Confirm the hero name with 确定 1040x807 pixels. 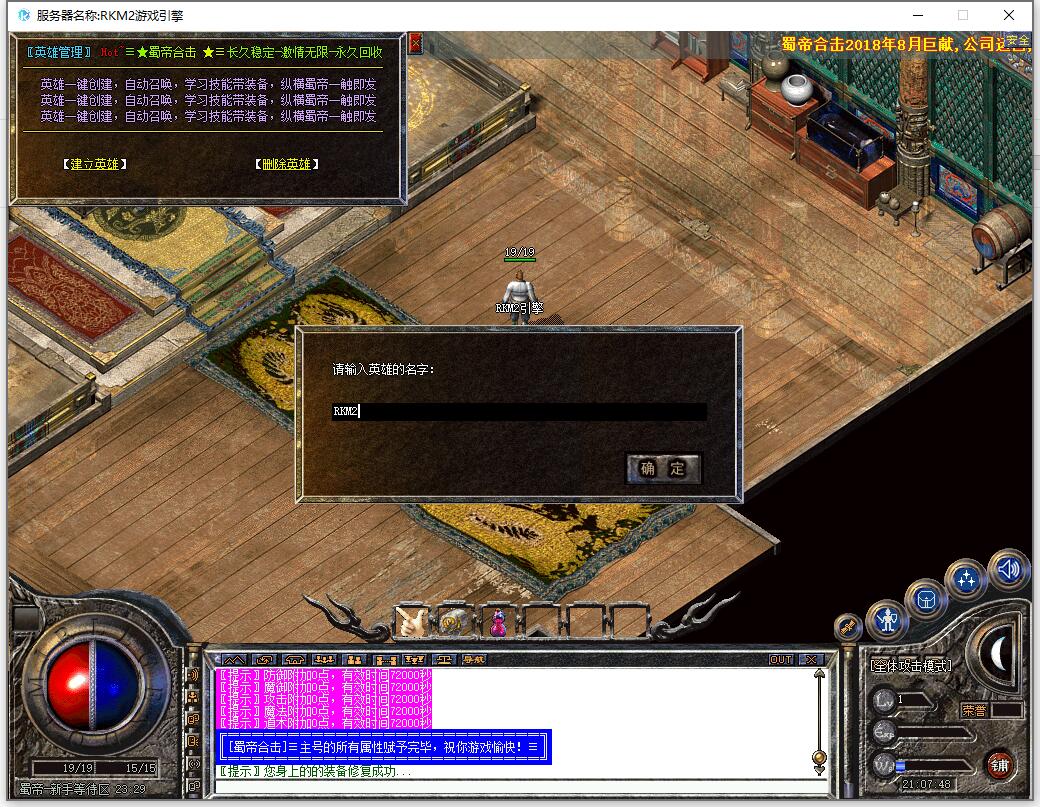pos(663,468)
